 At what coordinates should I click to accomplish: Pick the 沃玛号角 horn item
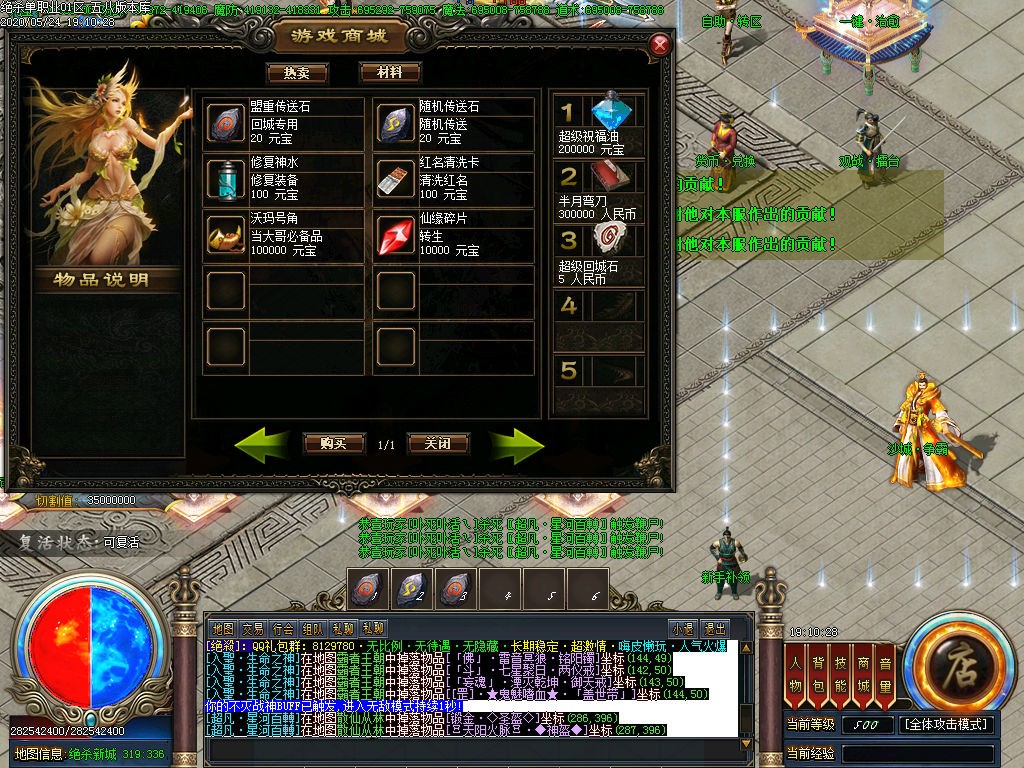point(225,235)
